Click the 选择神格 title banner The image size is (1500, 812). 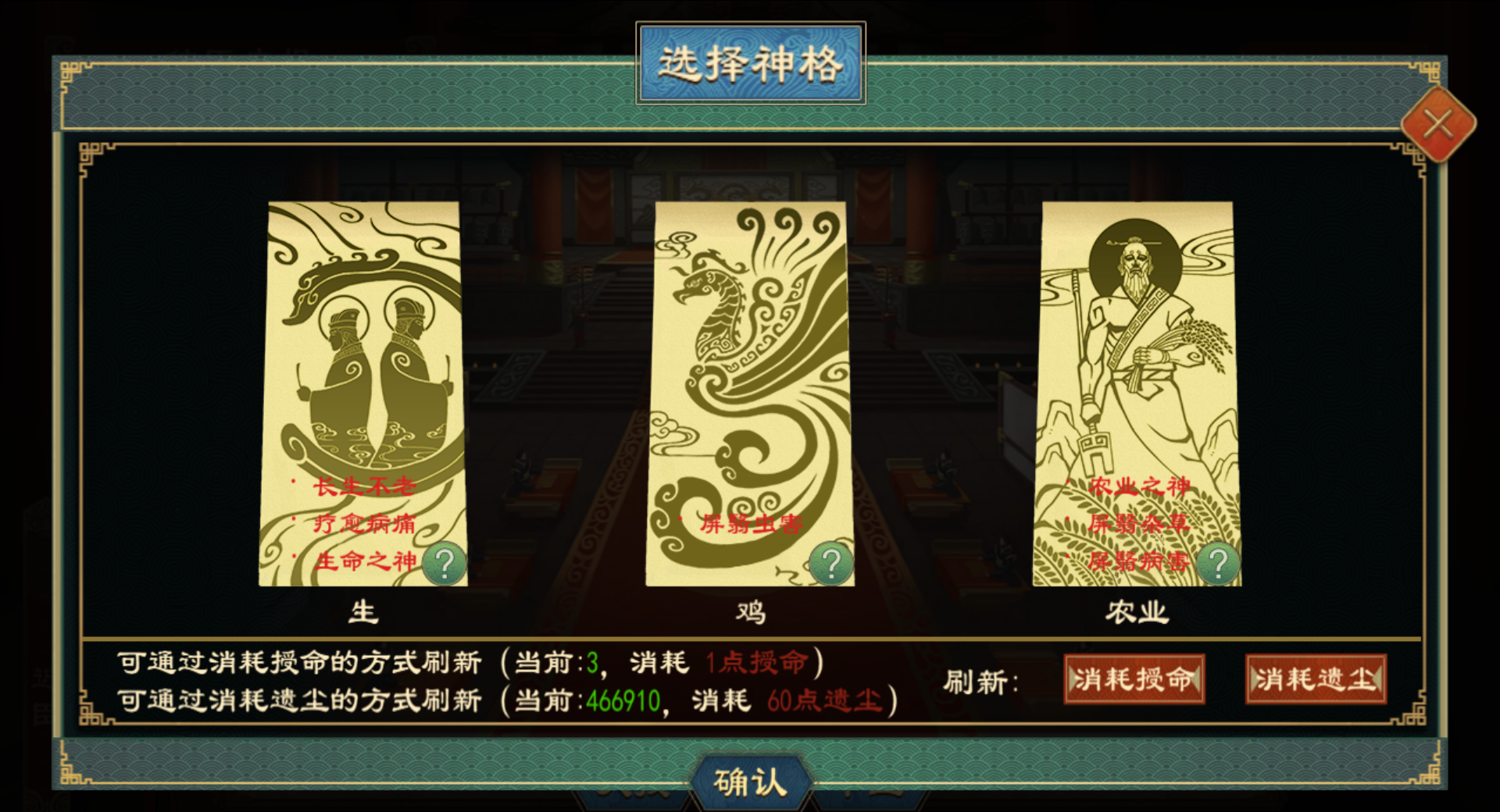(x=749, y=64)
